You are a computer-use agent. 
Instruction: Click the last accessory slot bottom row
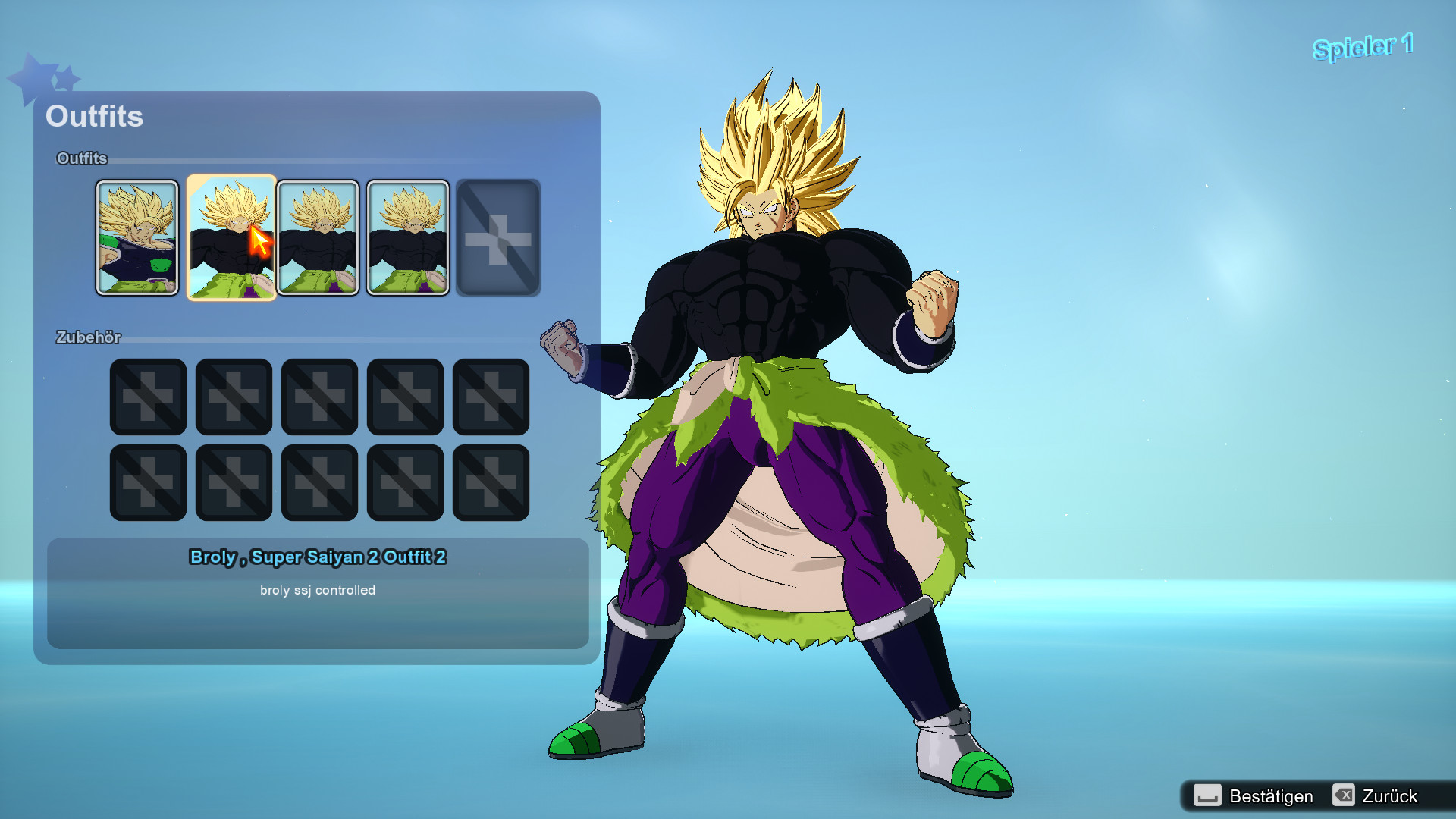point(490,482)
